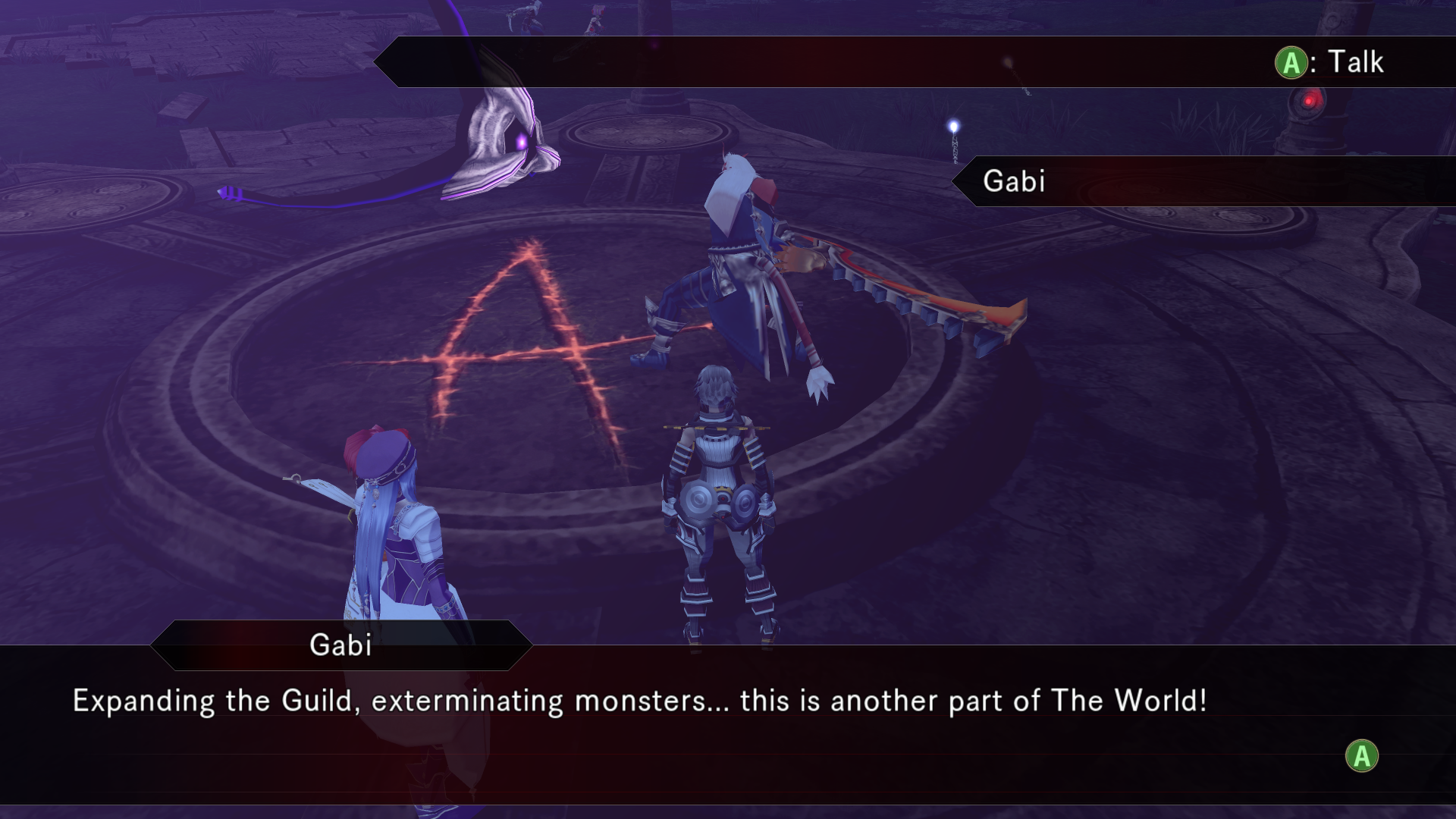This screenshot has height=819, width=1456.
Task: Select the Gabi target nameplate beside the NPC
Action: click(1014, 181)
